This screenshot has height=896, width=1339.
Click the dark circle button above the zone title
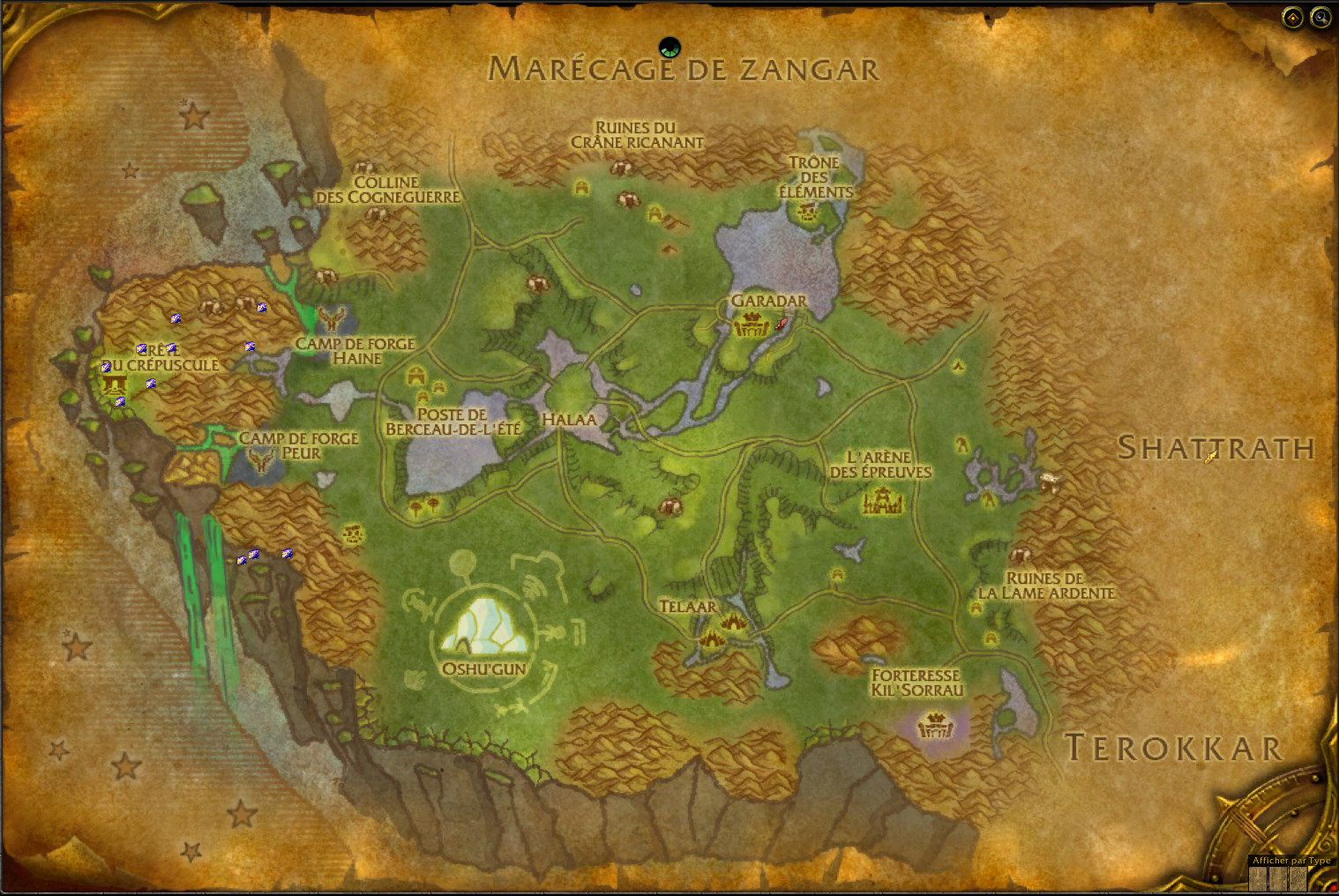click(x=669, y=47)
